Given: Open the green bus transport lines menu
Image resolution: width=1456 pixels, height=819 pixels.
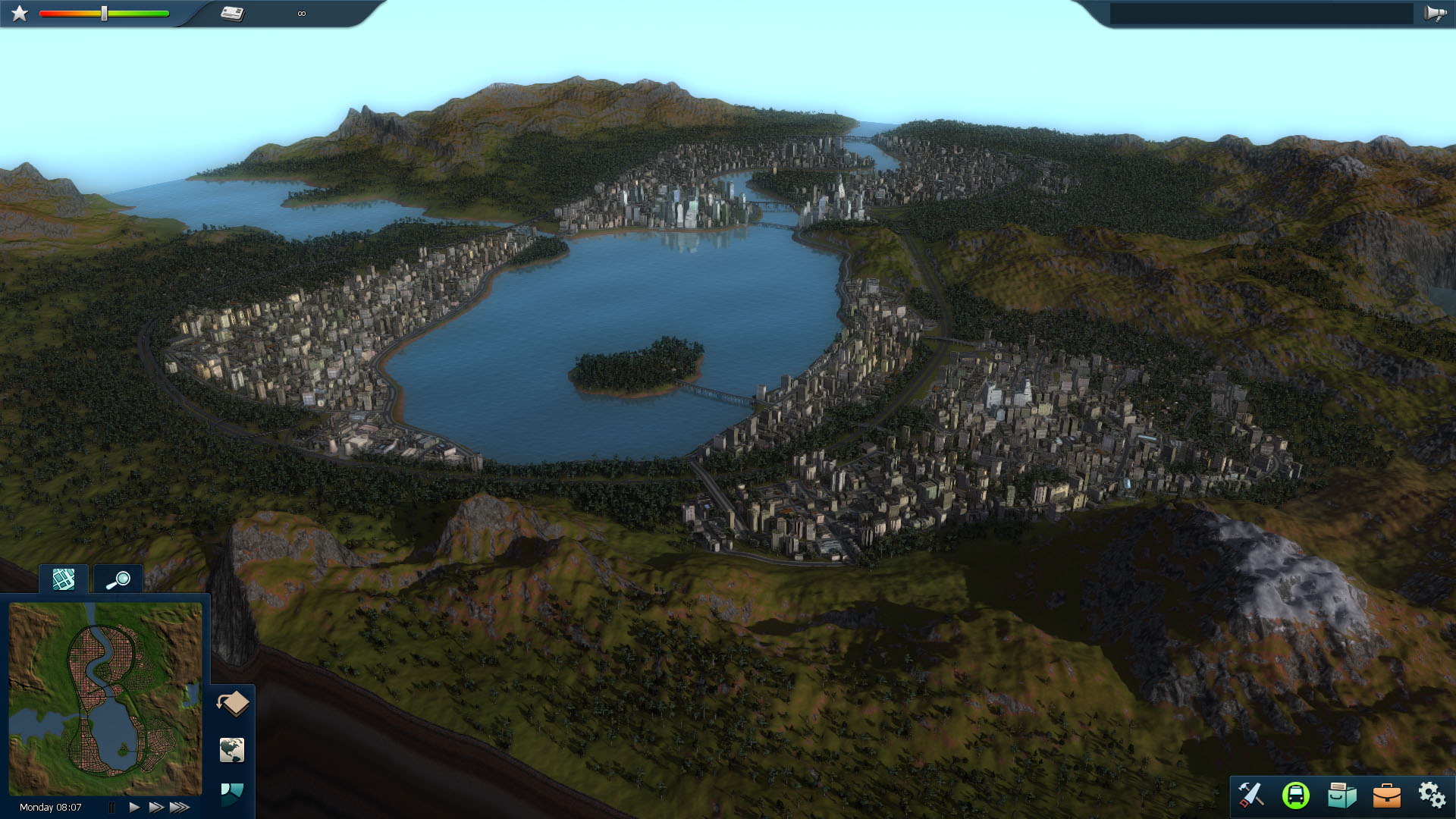Looking at the screenshot, I should tap(1295, 795).
